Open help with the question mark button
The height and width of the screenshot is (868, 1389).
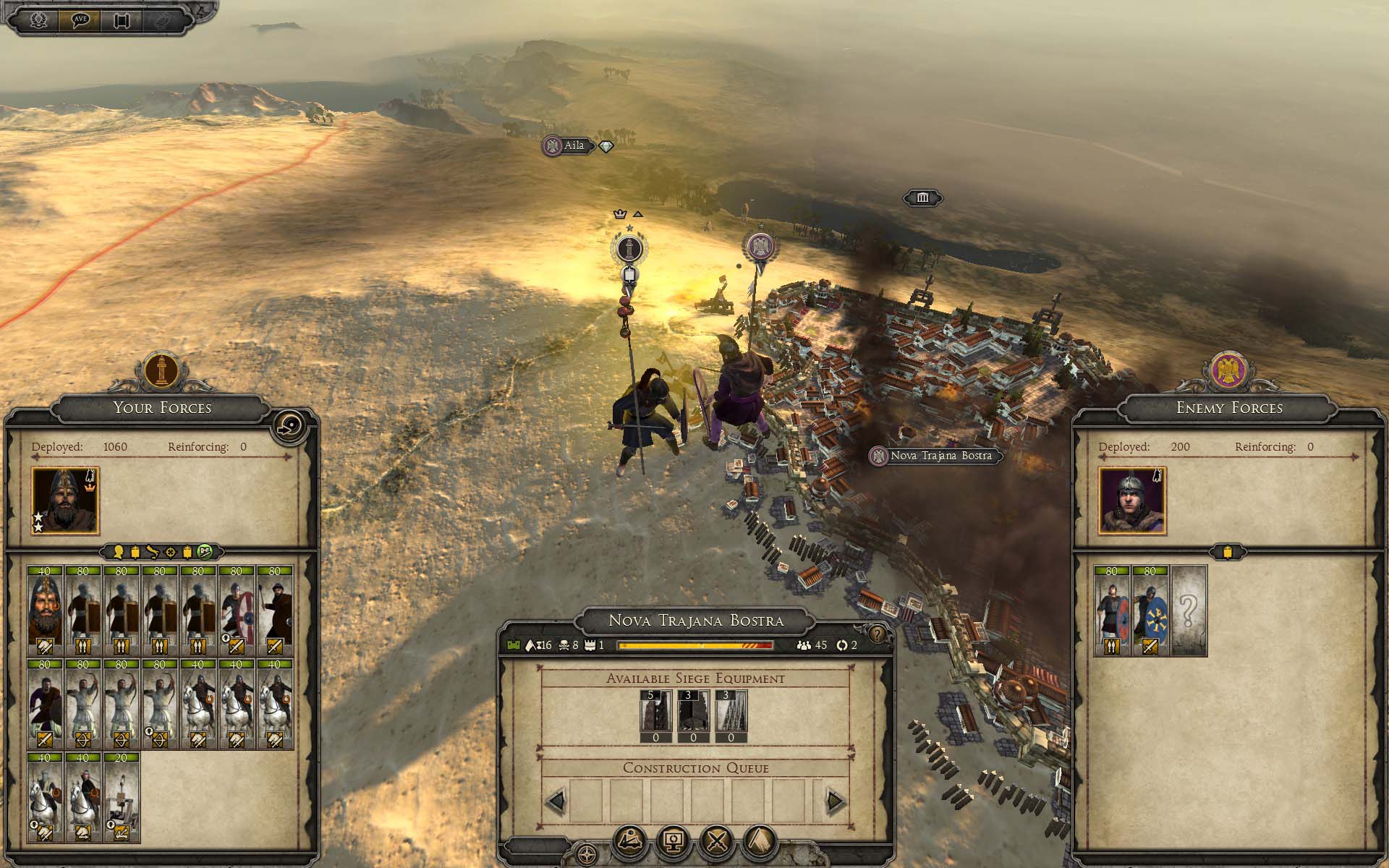click(877, 634)
